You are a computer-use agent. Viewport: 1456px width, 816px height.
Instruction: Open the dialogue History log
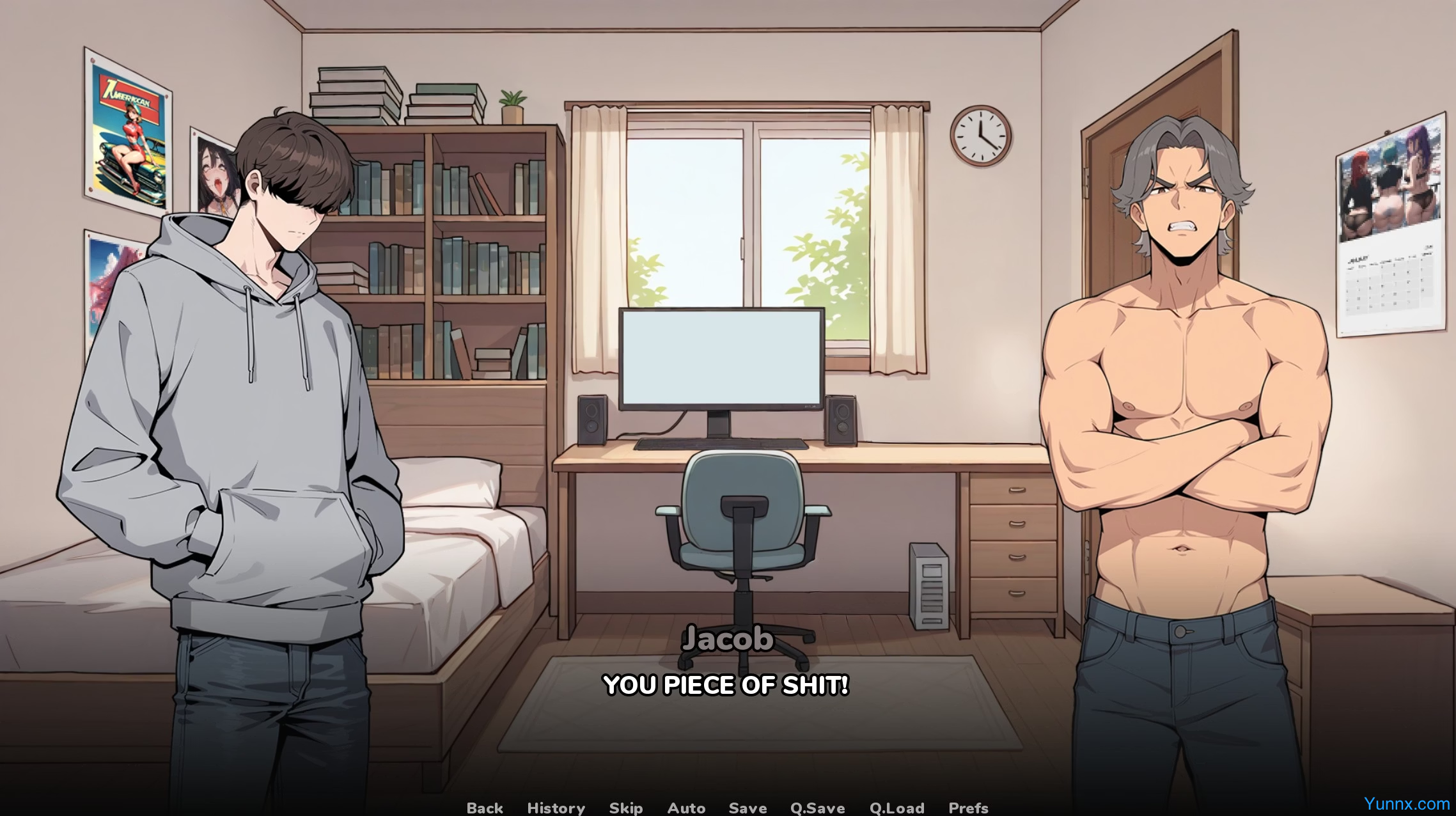click(x=556, y=808)
